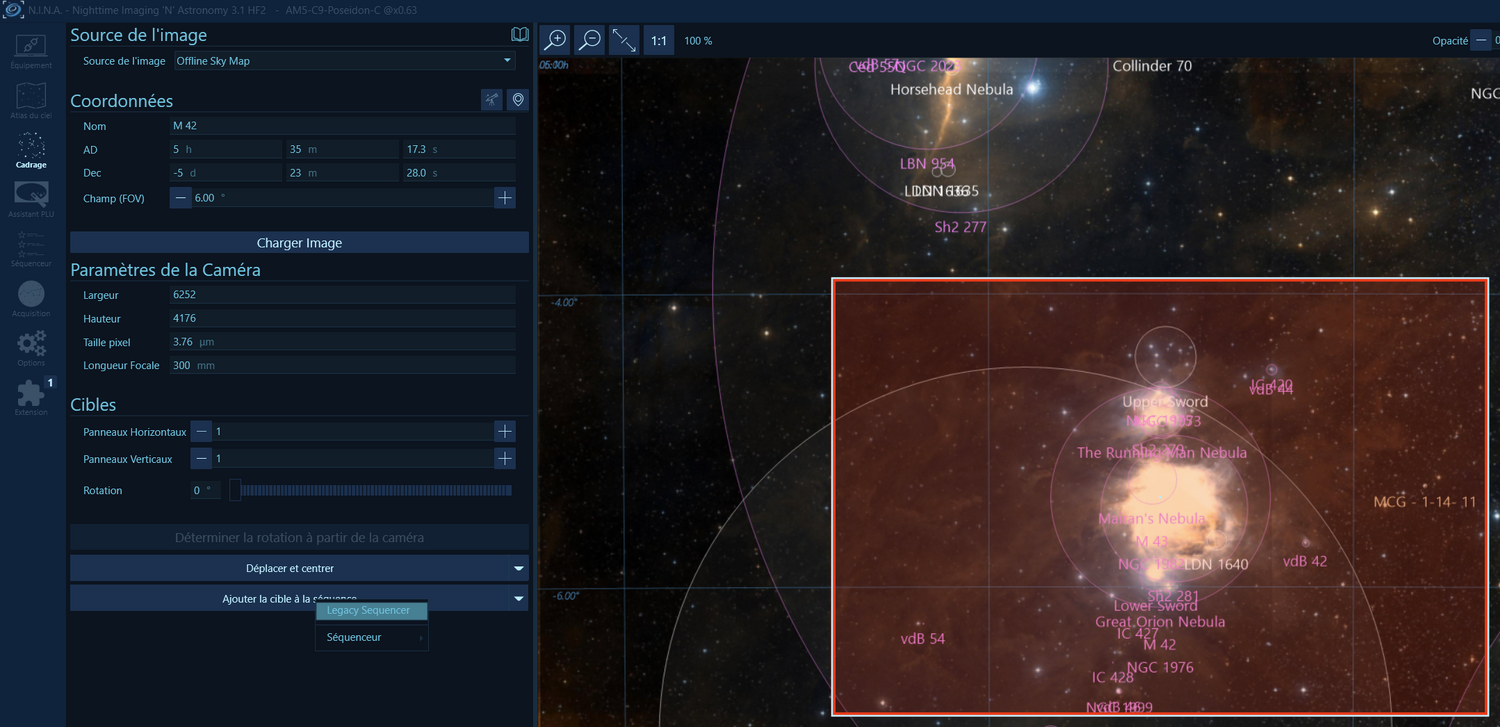This screenshot has height=727, width=1500.
Task: Switch to the Atlas du ciel tab
Action: click(31, 101)
